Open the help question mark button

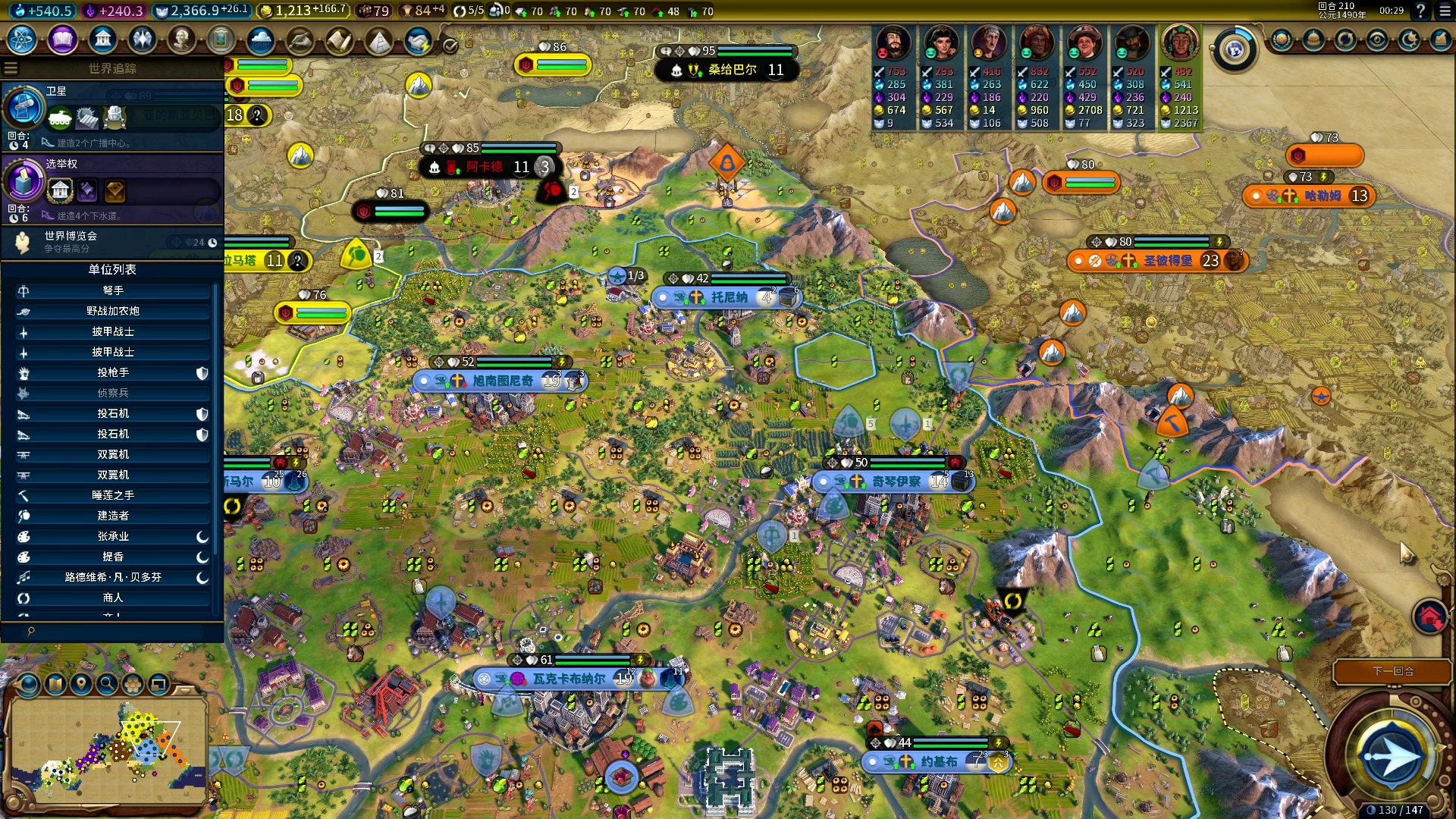1420,11
